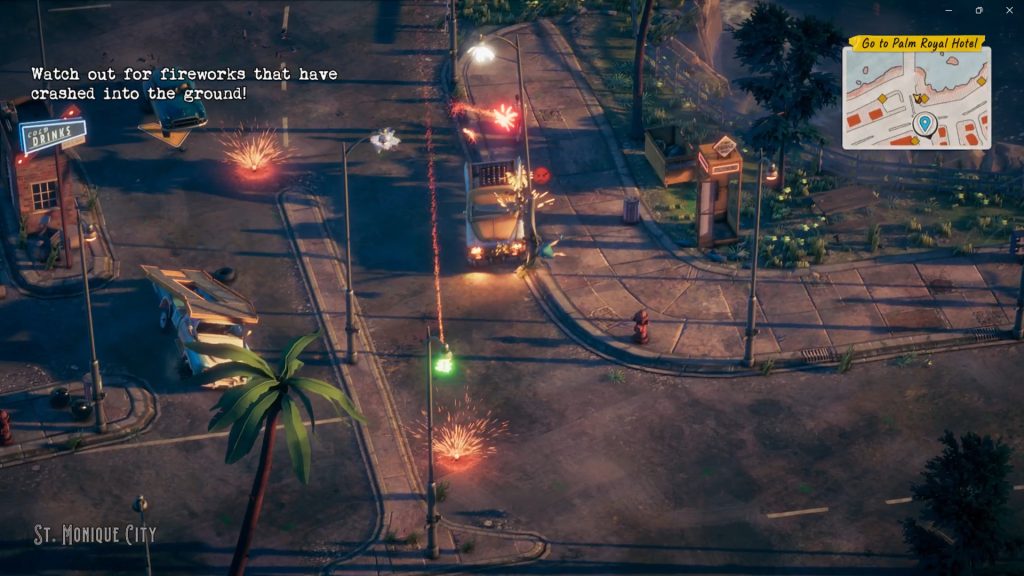Restore down the game window
The image size is (1024, 576).
979,10
